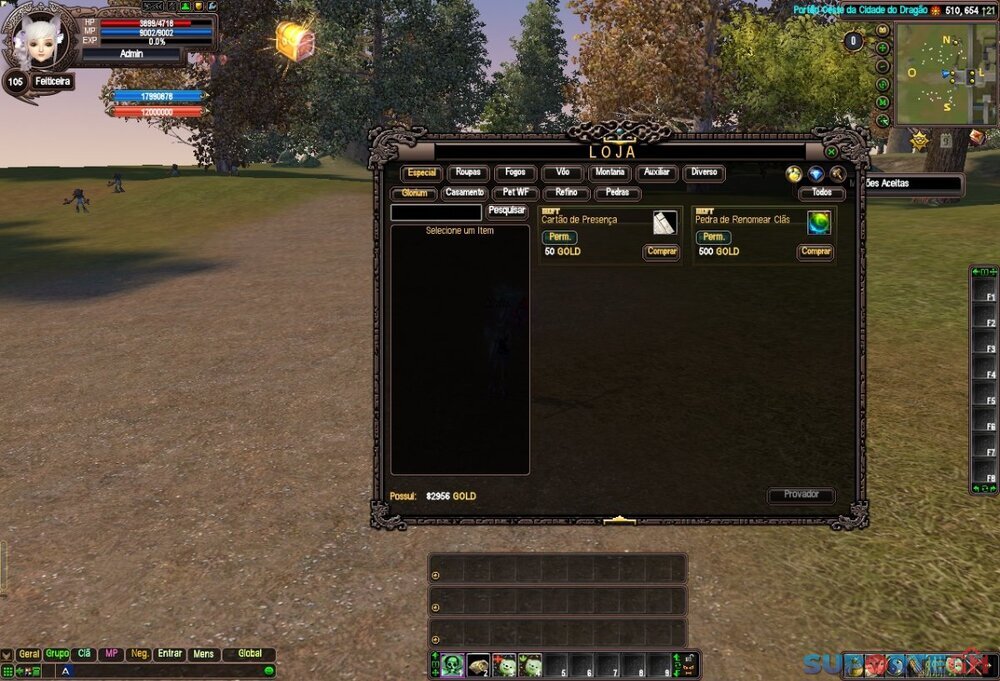Image resolution: width=1000 pixels, height=681 pixels.
Task: Open the Montaria category tab
Action: click(x=609, y=173)
